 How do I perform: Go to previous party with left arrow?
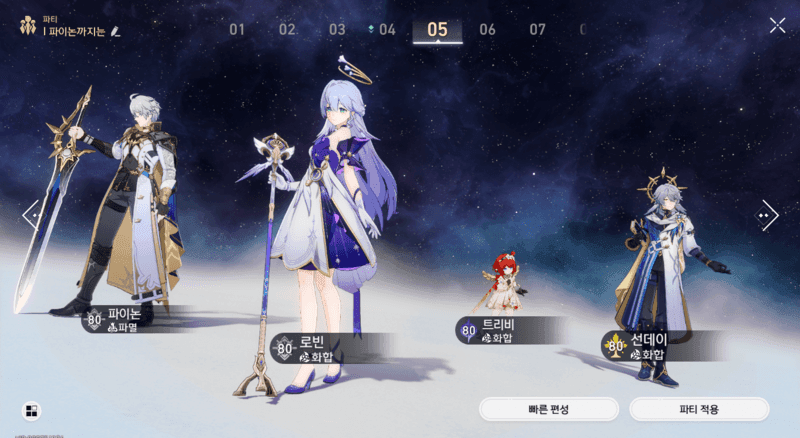click(x=30, y=213)
